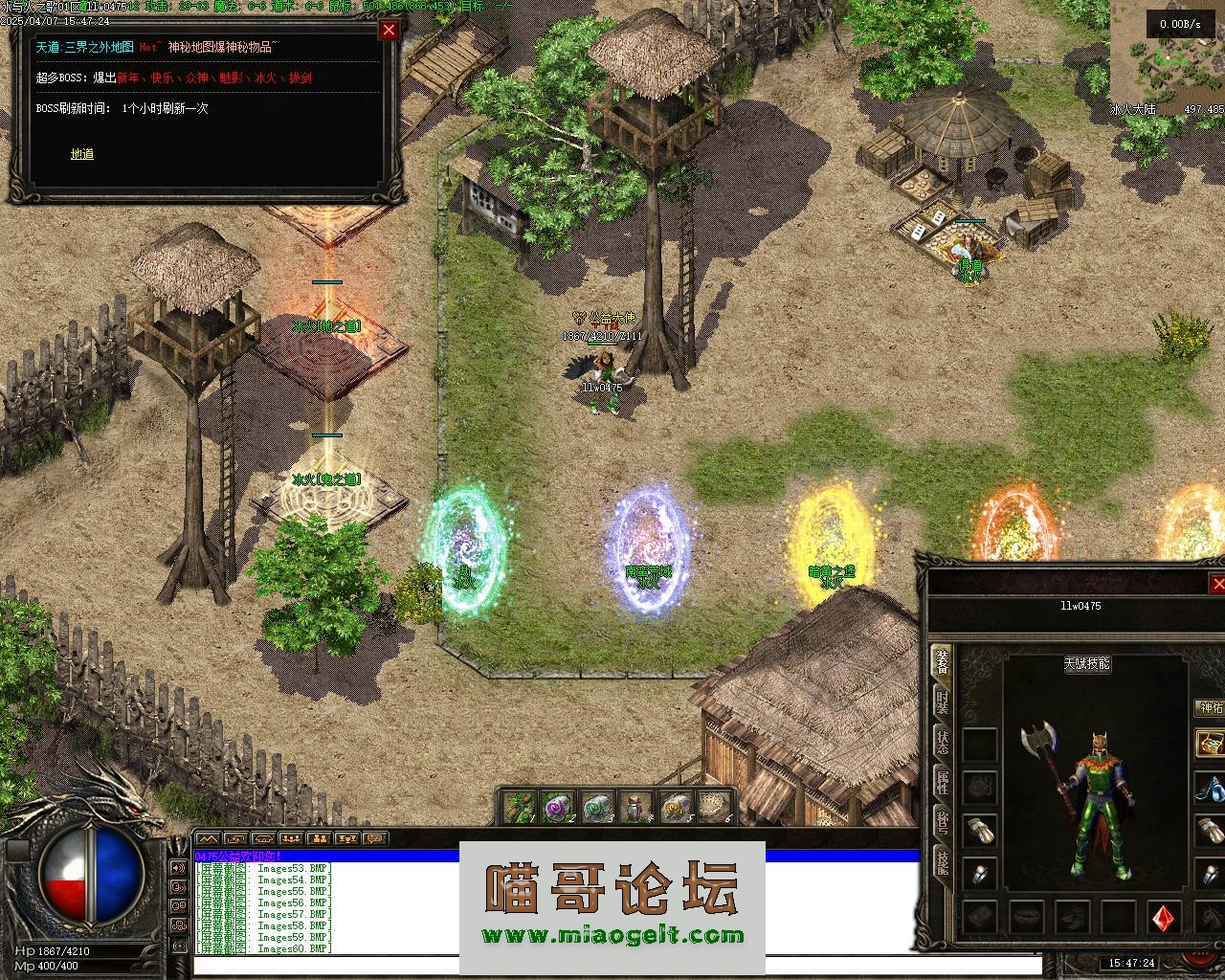Follow the yellow 地道 link
The width and height of the screenshot is (1225, 980).
tap(81, 154)
